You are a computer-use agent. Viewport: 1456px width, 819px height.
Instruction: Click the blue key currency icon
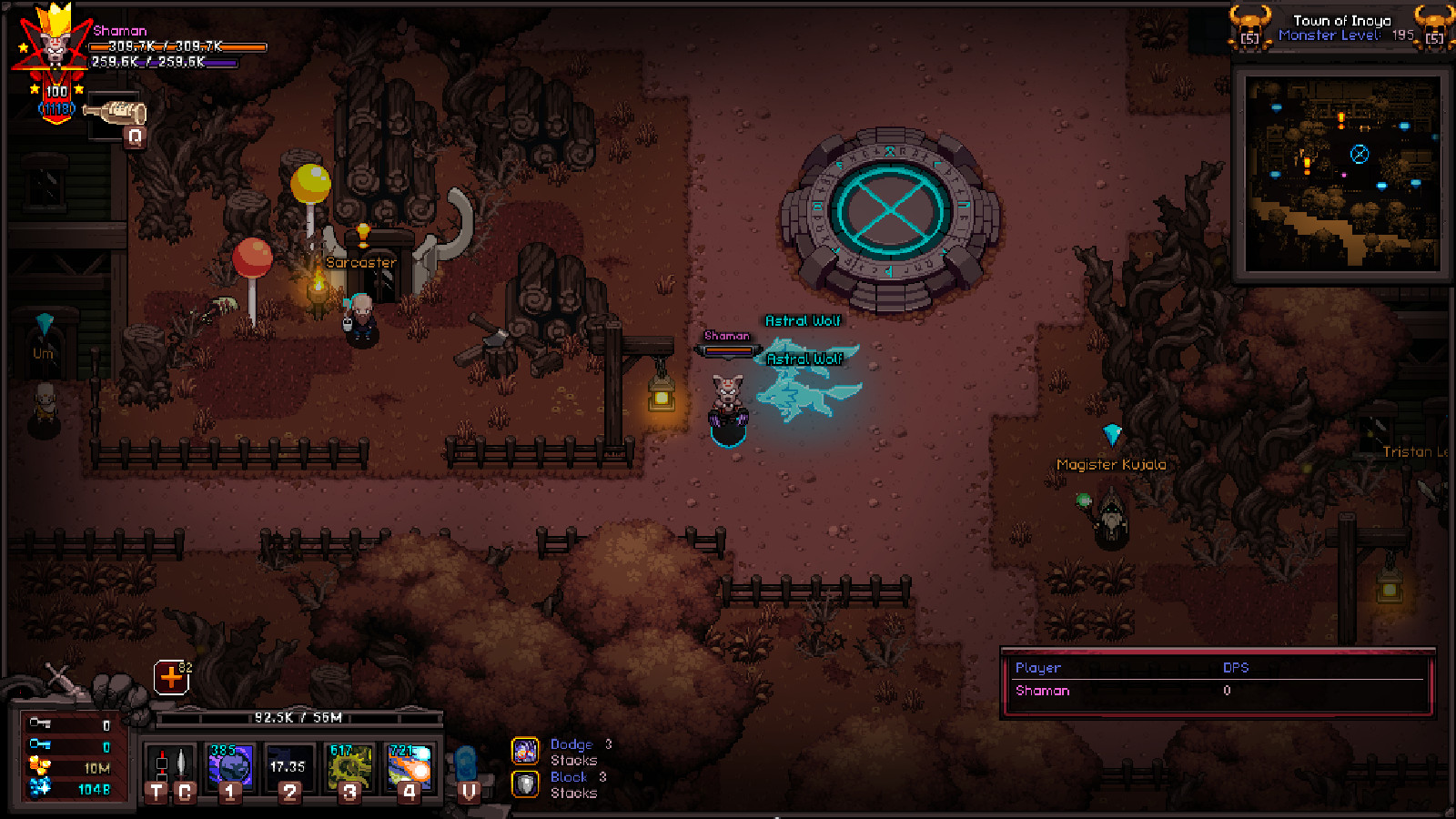[x=39, y=744]
